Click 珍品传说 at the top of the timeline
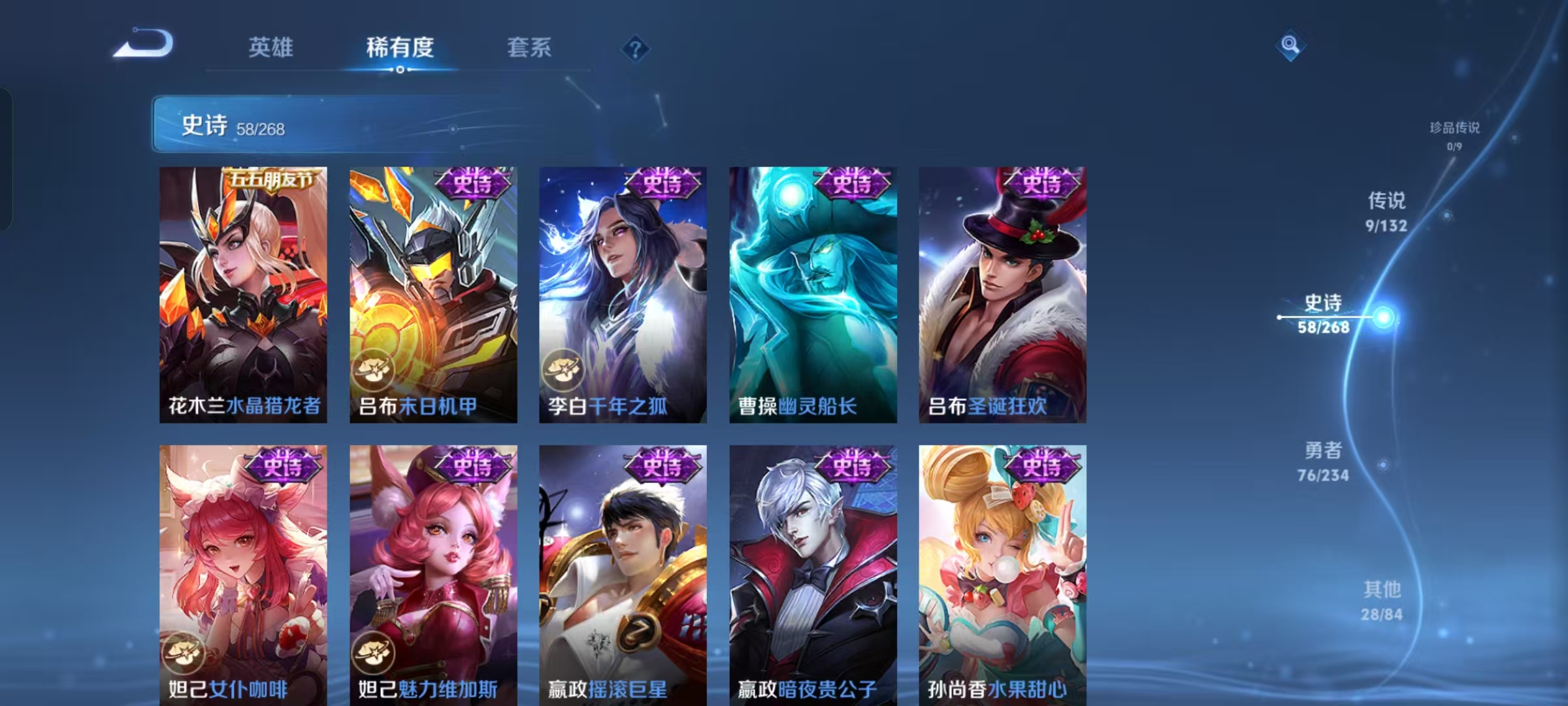1568x706 pixels. point(1456,129)
